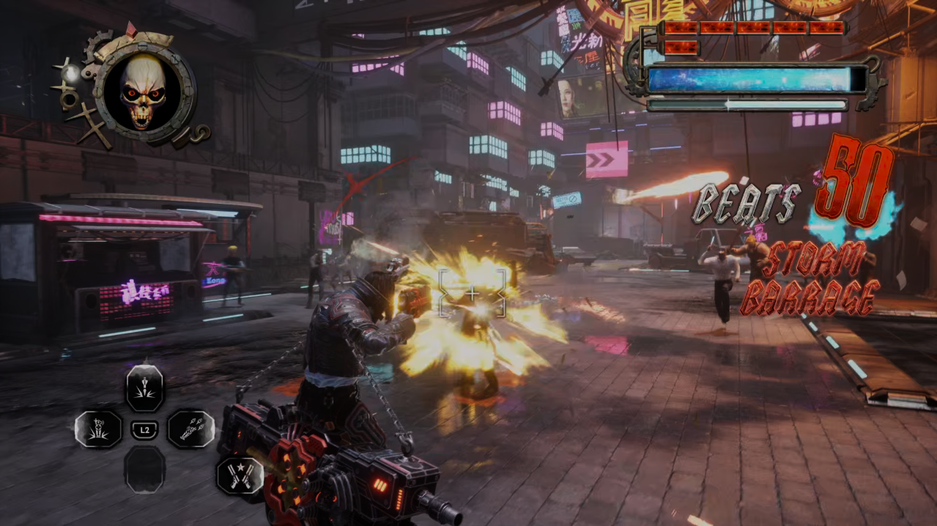Click the skull character portrait
The height and width of the screenshot is (526, 937).
[x=145, y=93]
